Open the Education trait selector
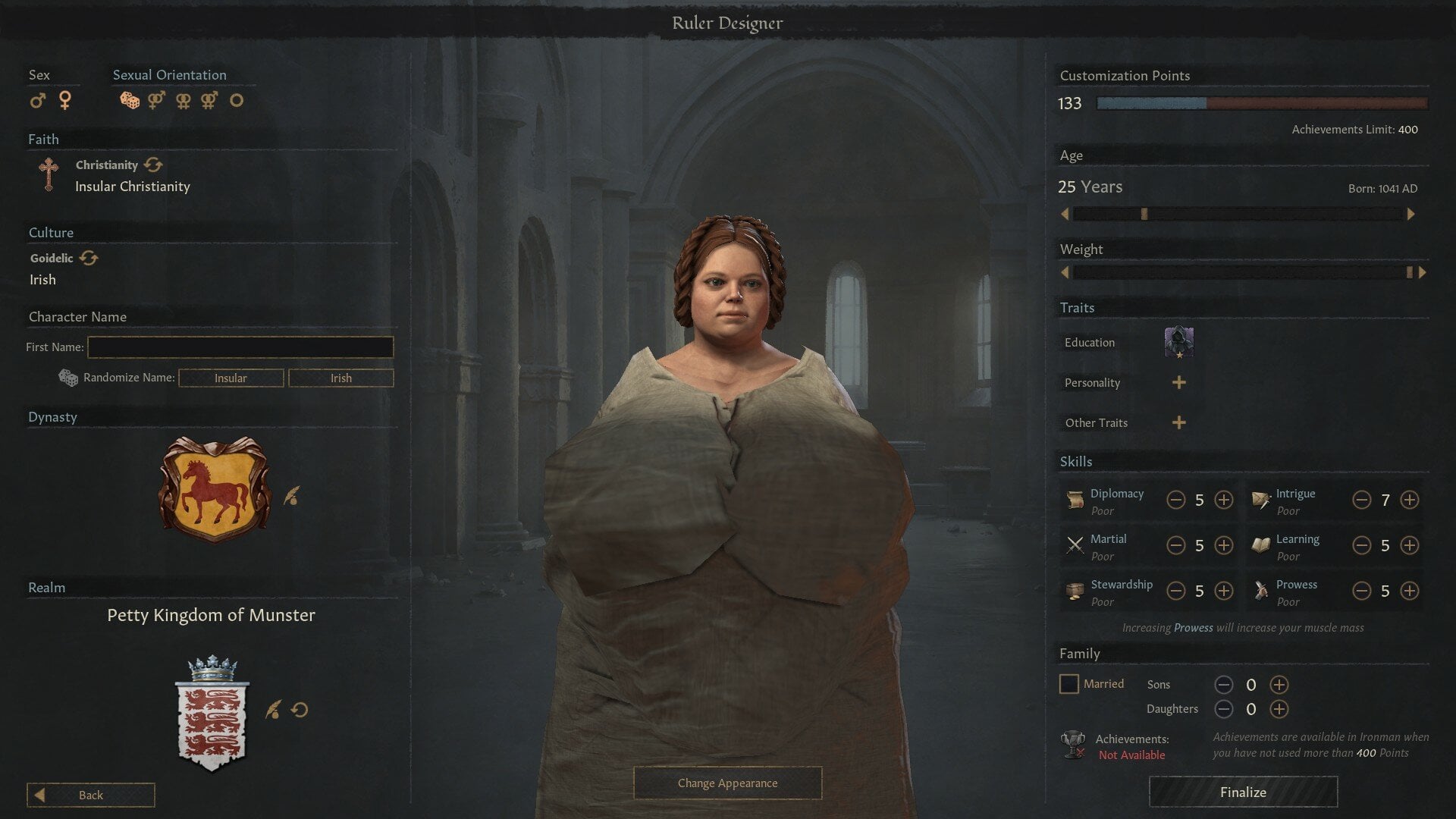Image resolution: width=1456 pixels, height=819 pixels. [1178, 341]
